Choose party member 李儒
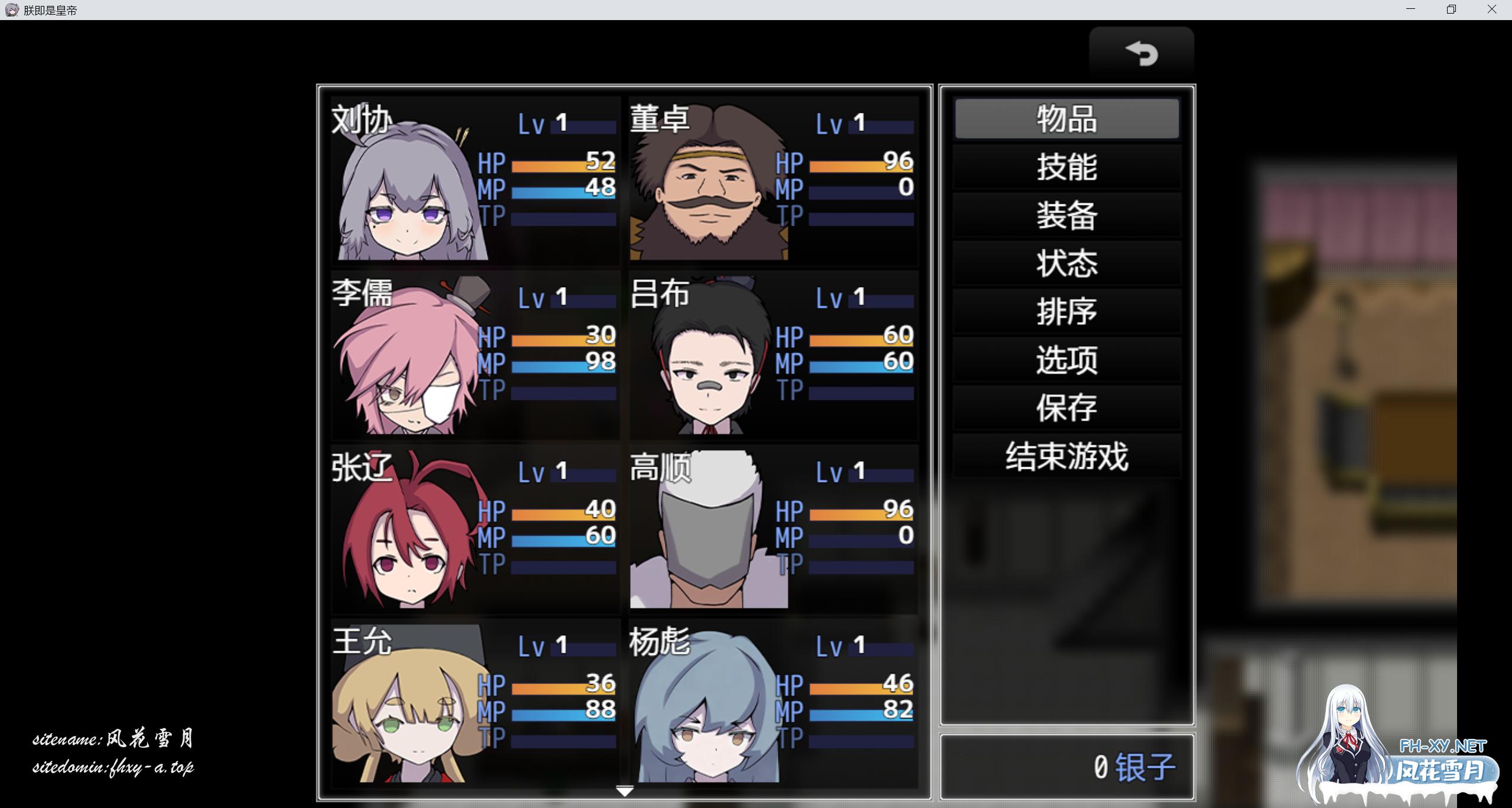The image size is (1512, 808). tap(475, 354)
